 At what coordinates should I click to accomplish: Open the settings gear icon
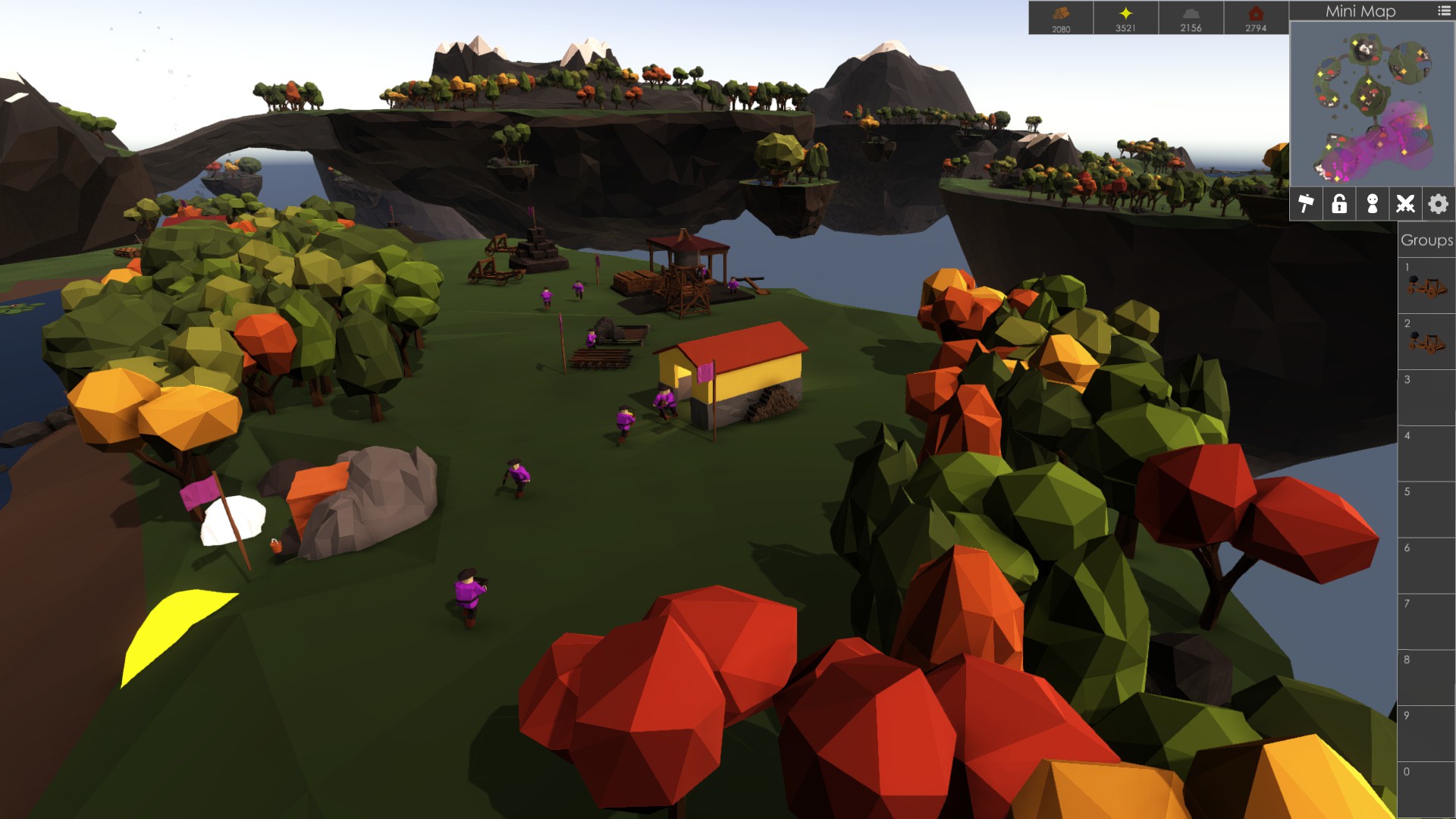(x=1438, y=203)
